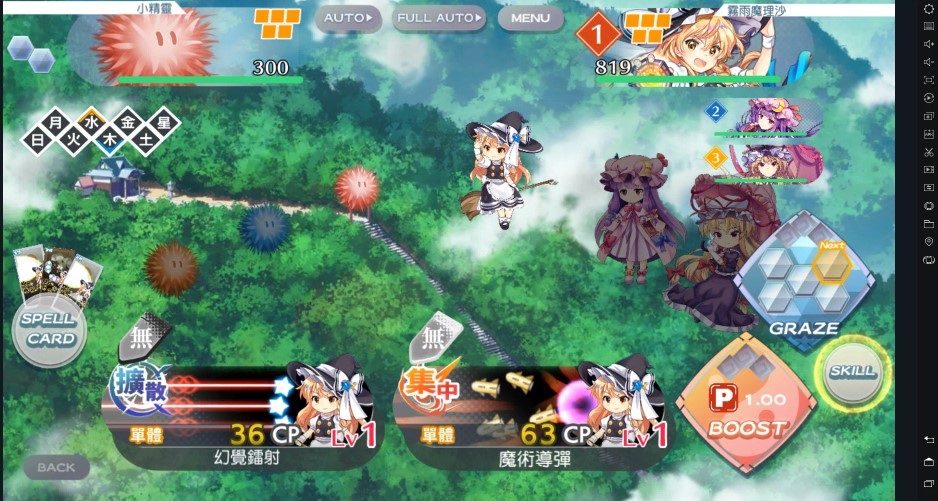938x501 pixels.
Task: Go BACK with the back button
Action: point(56,467)
